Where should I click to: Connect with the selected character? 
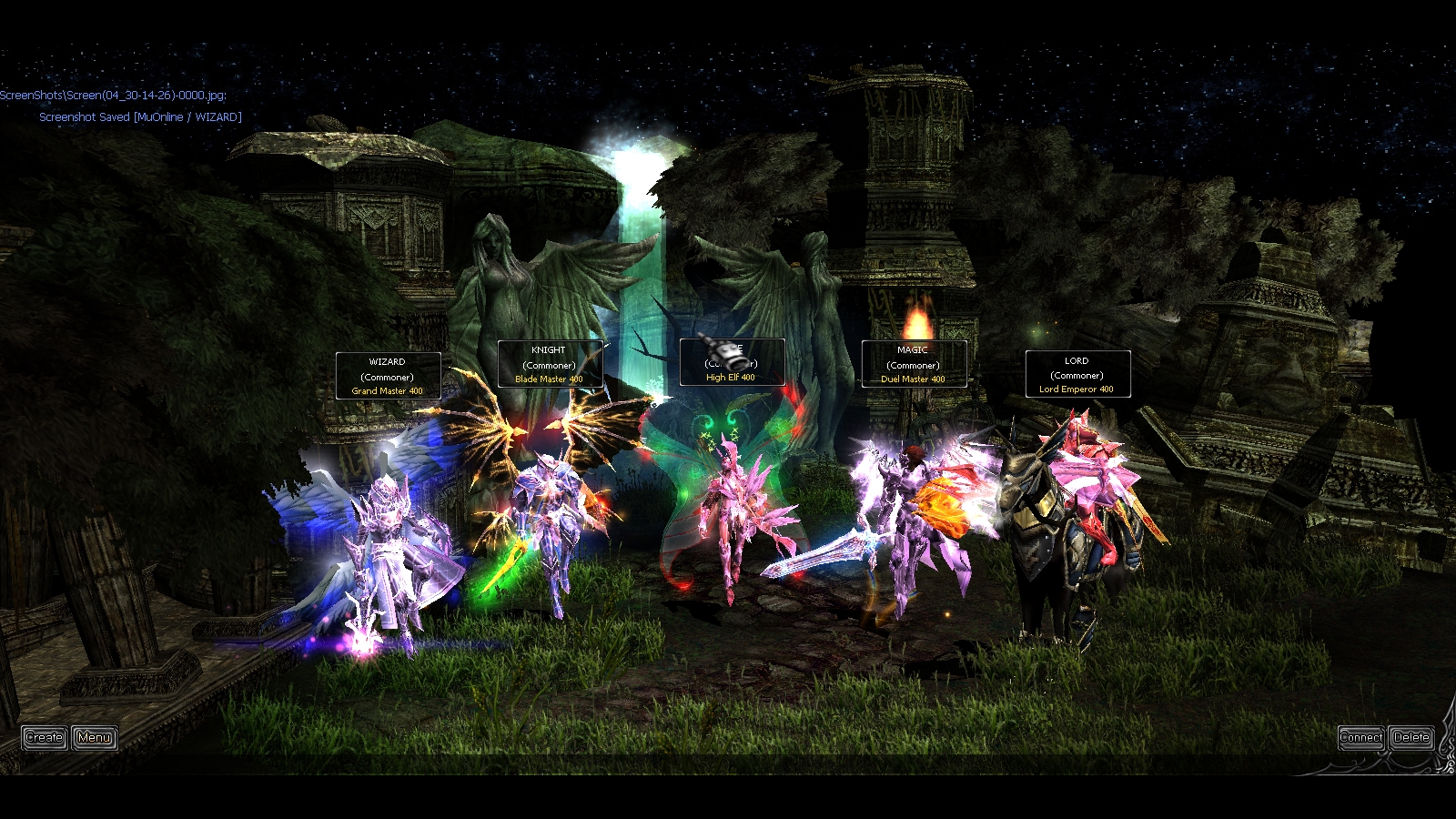click(1360, 737)
